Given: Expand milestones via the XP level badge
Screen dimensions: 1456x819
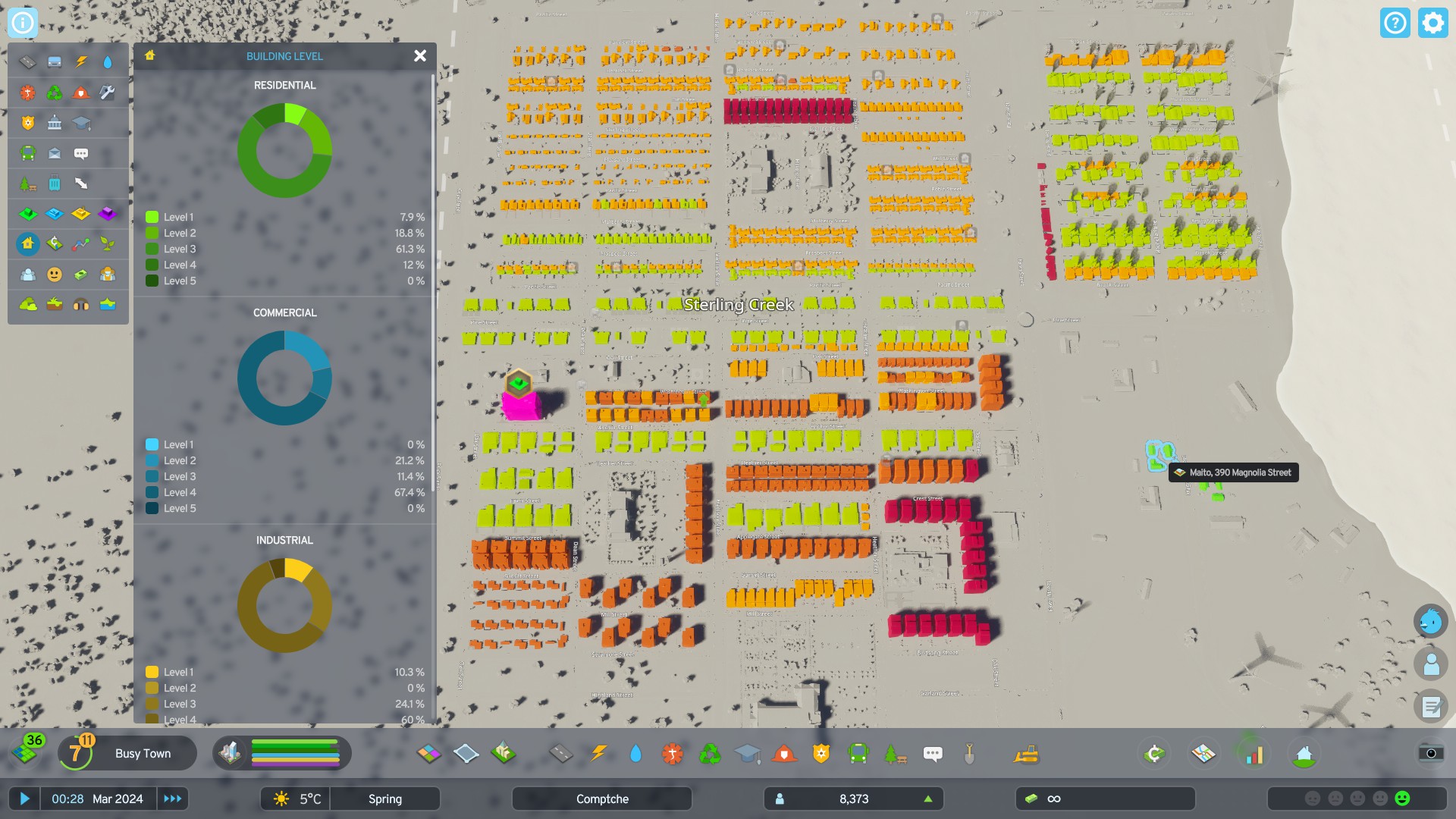Looking at the screenshot, I should click(x=74, y=752).
